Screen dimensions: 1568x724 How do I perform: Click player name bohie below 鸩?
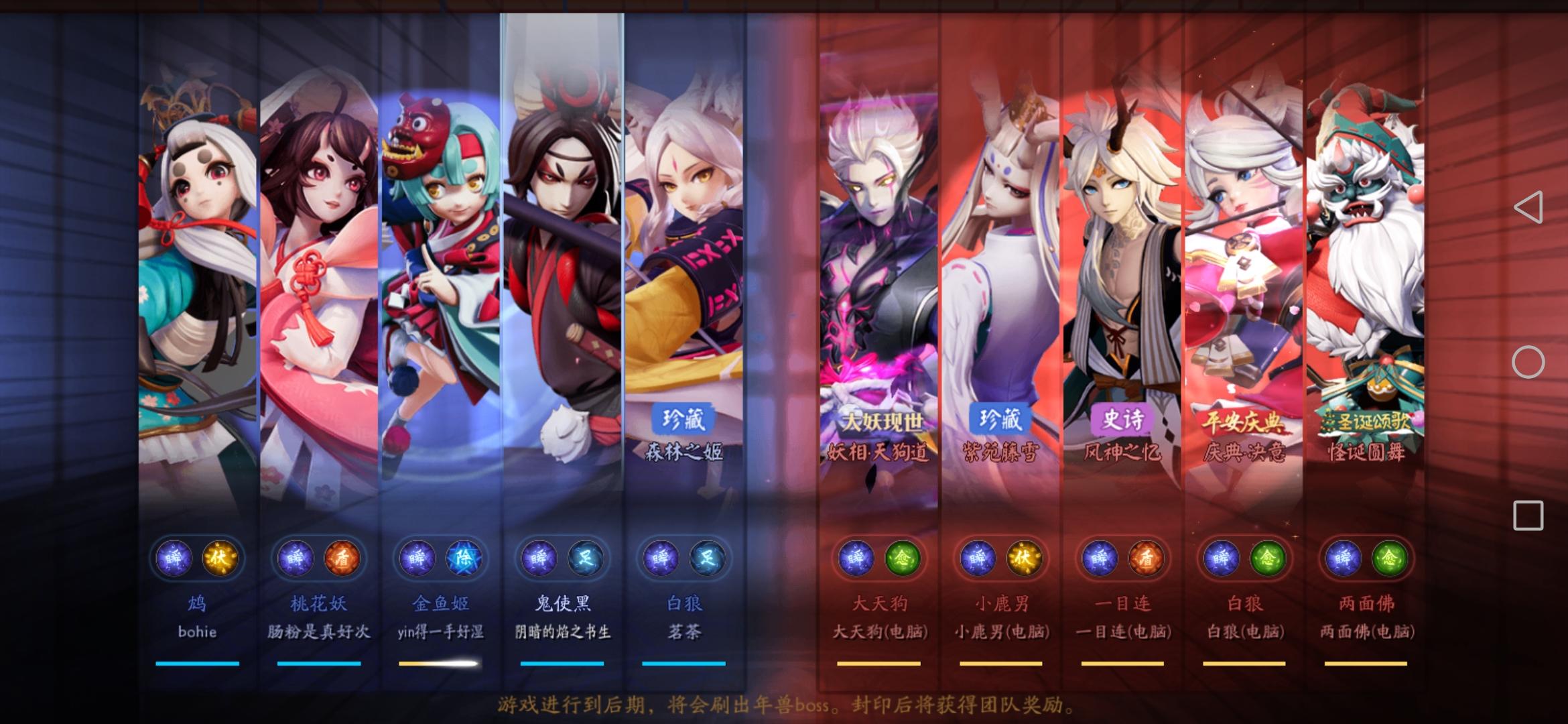pos(198,632)
